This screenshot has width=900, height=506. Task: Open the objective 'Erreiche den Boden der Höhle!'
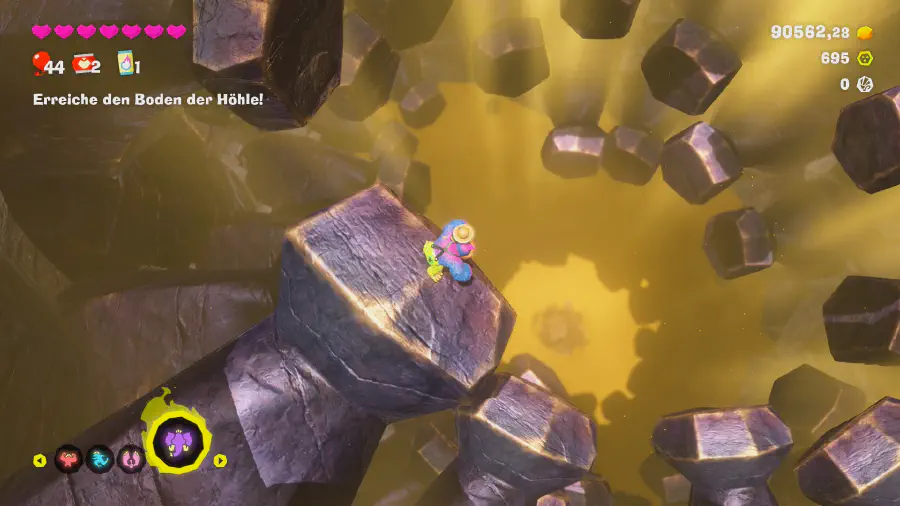[148, 100]
